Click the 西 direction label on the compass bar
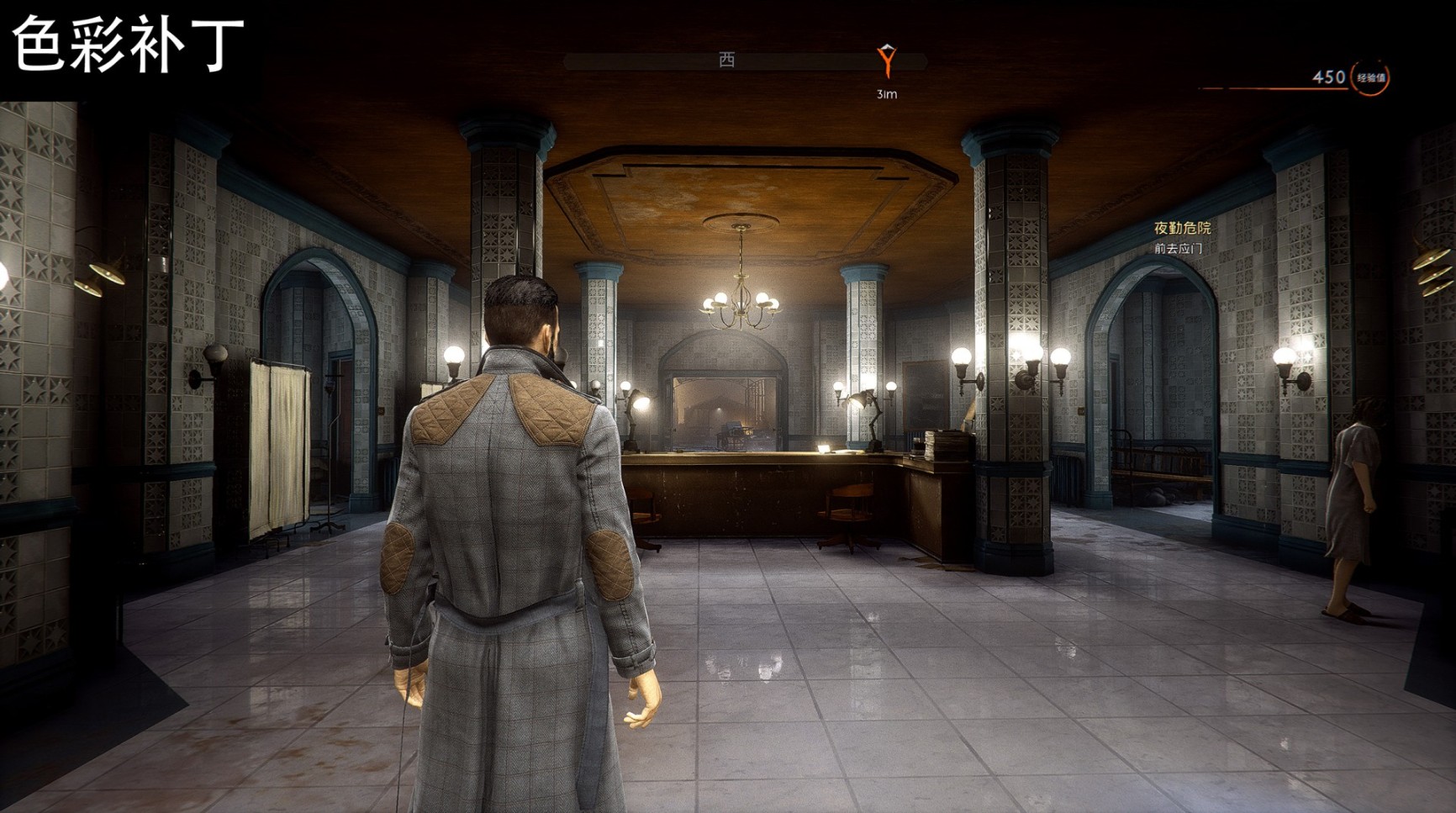This screenshot has height=813, width=1456. tap(727, 60)
